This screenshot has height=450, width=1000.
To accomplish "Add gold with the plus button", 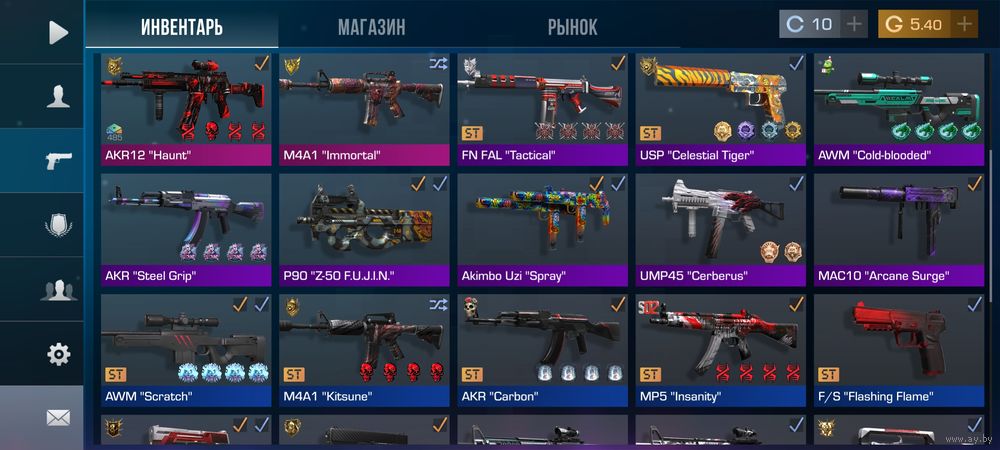I will 964,24.
